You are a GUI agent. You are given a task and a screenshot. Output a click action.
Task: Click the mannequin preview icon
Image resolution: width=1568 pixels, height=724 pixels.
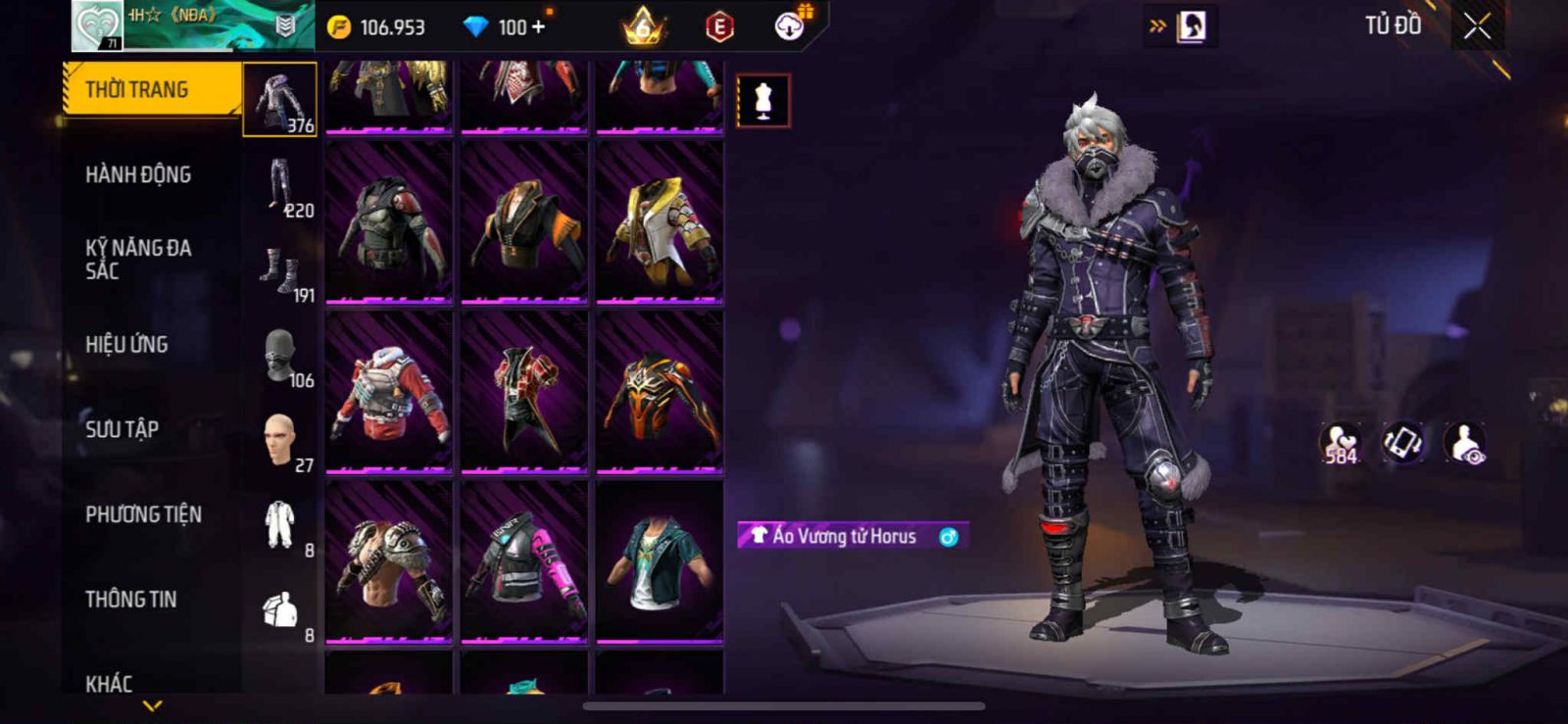762,100
